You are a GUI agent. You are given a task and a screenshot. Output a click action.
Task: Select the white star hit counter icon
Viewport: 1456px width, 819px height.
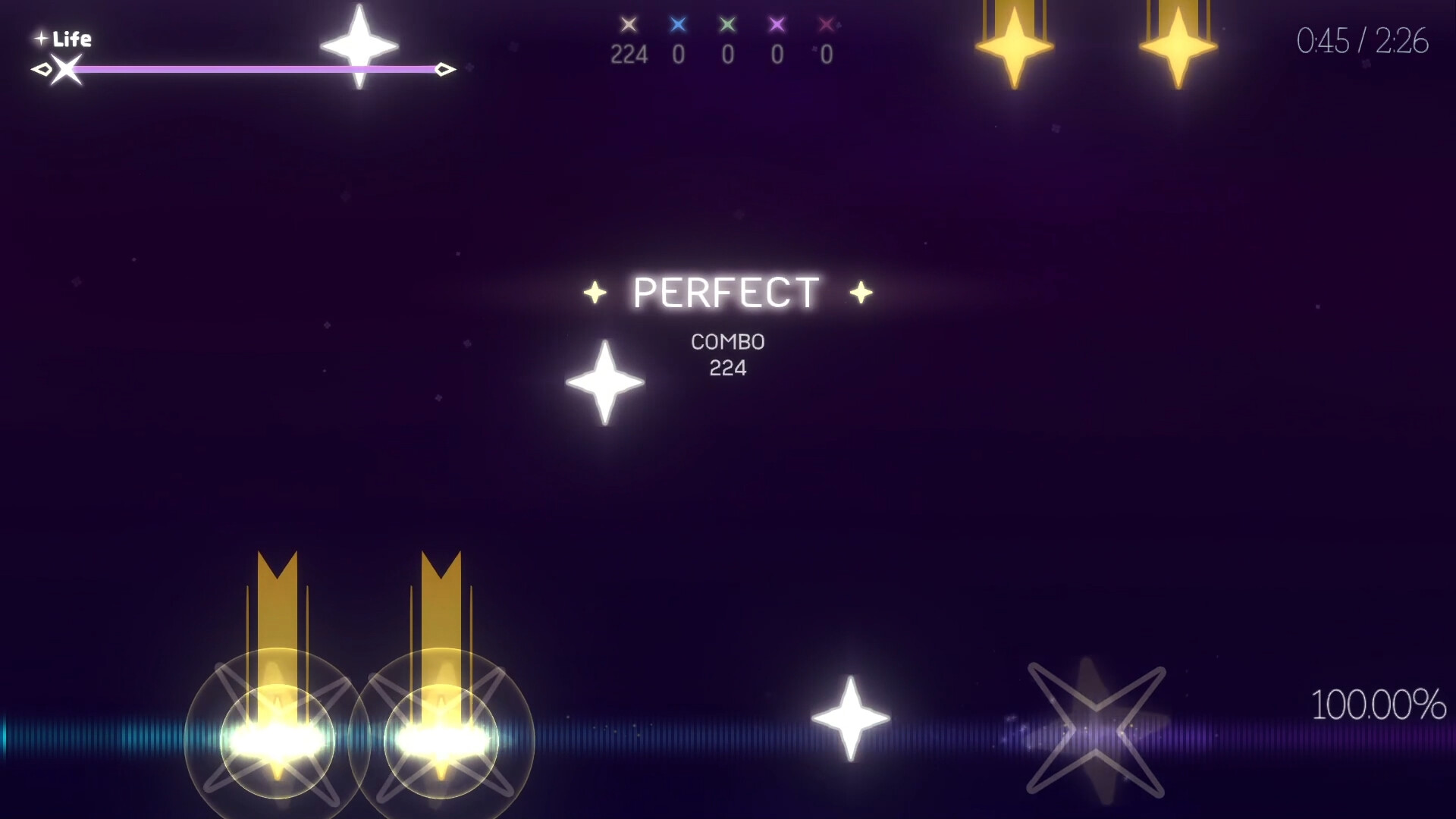pyautogui.click(x=628, y=24)
